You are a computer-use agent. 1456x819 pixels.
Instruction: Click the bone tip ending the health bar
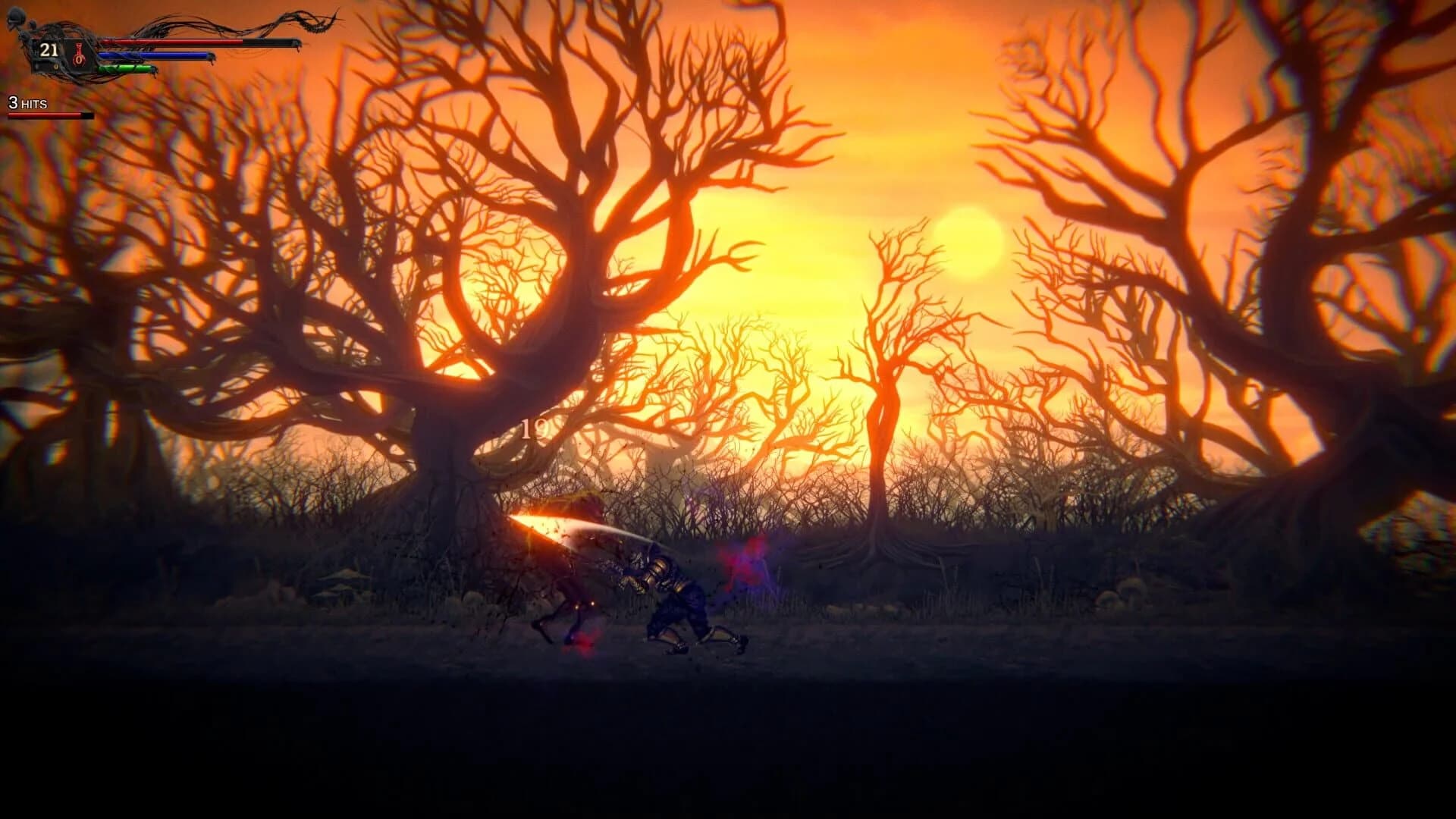299,44
